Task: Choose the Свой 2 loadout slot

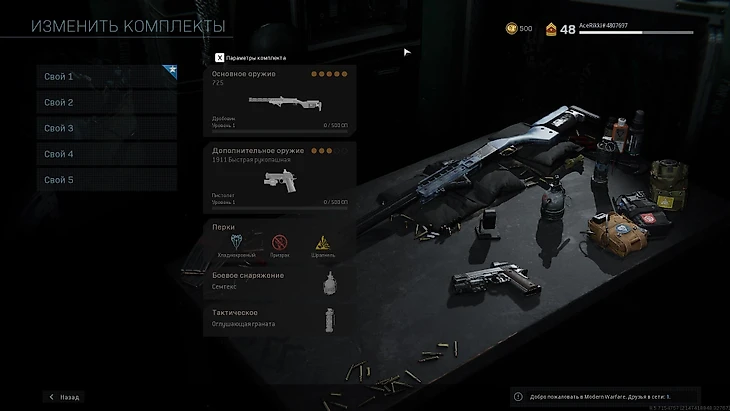Action: pos(106,103)
